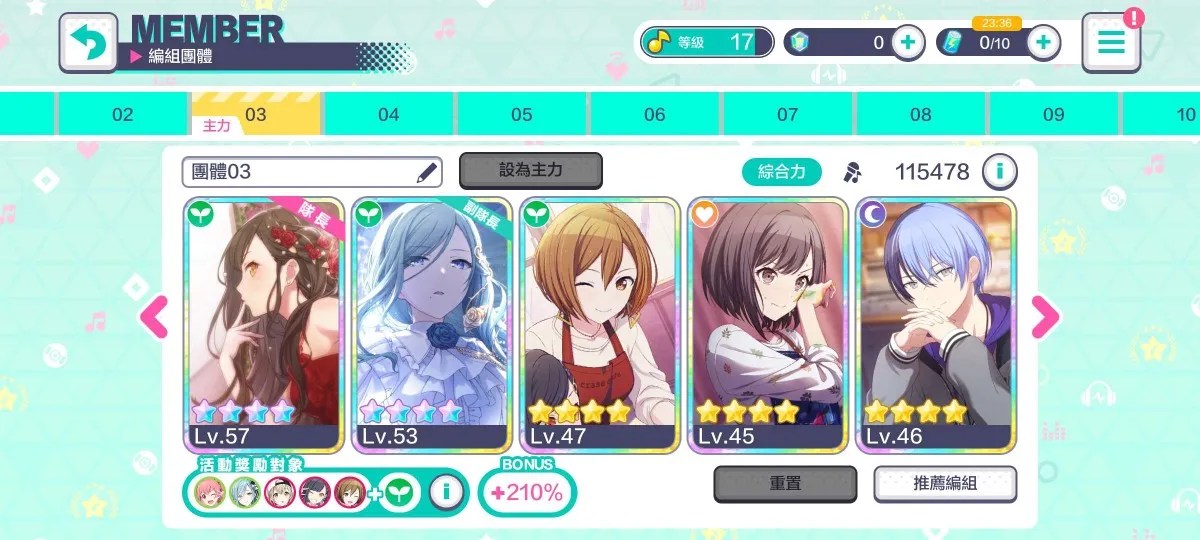Go to next team with right arrow
This screenshot has width=1200, height=540.
(x=1044, y=317)
